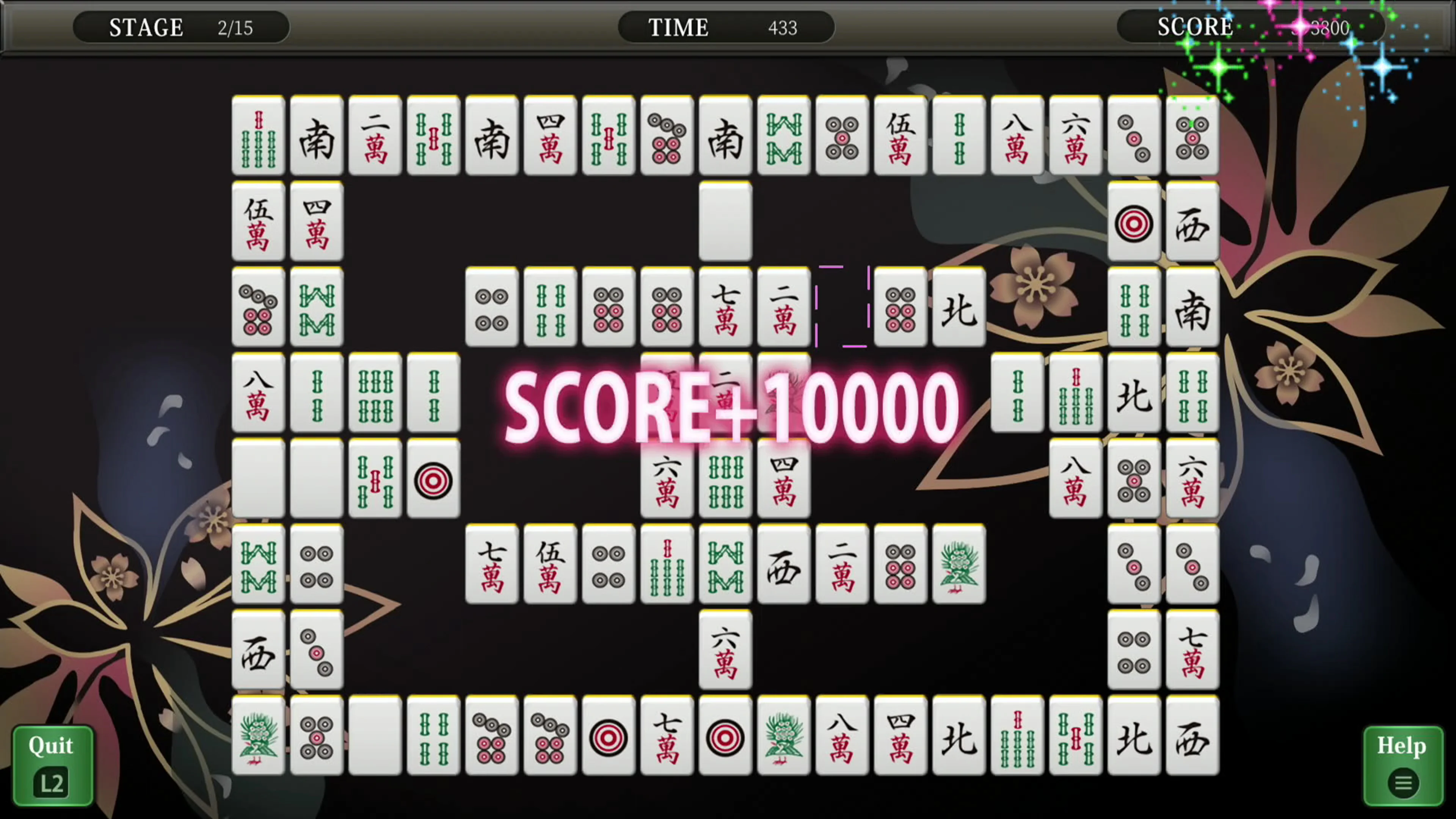
Task: Click the STAGE 2/15 indicator
Action: [x=181, y=27]
